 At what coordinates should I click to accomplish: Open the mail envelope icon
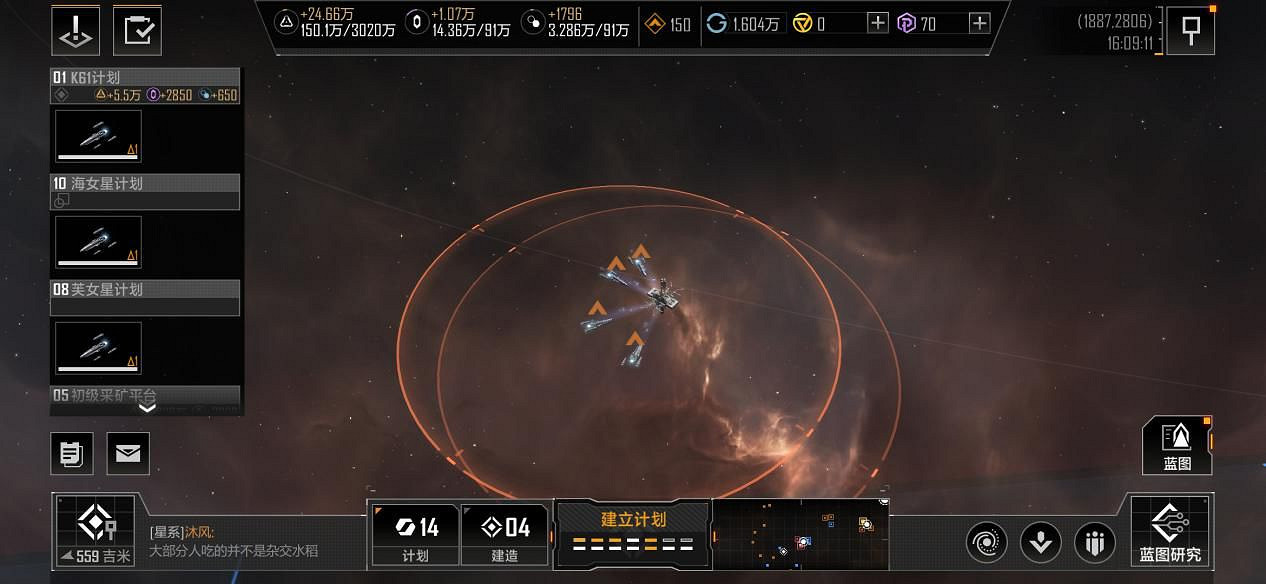pyautogui.click(x=128, y=454)
